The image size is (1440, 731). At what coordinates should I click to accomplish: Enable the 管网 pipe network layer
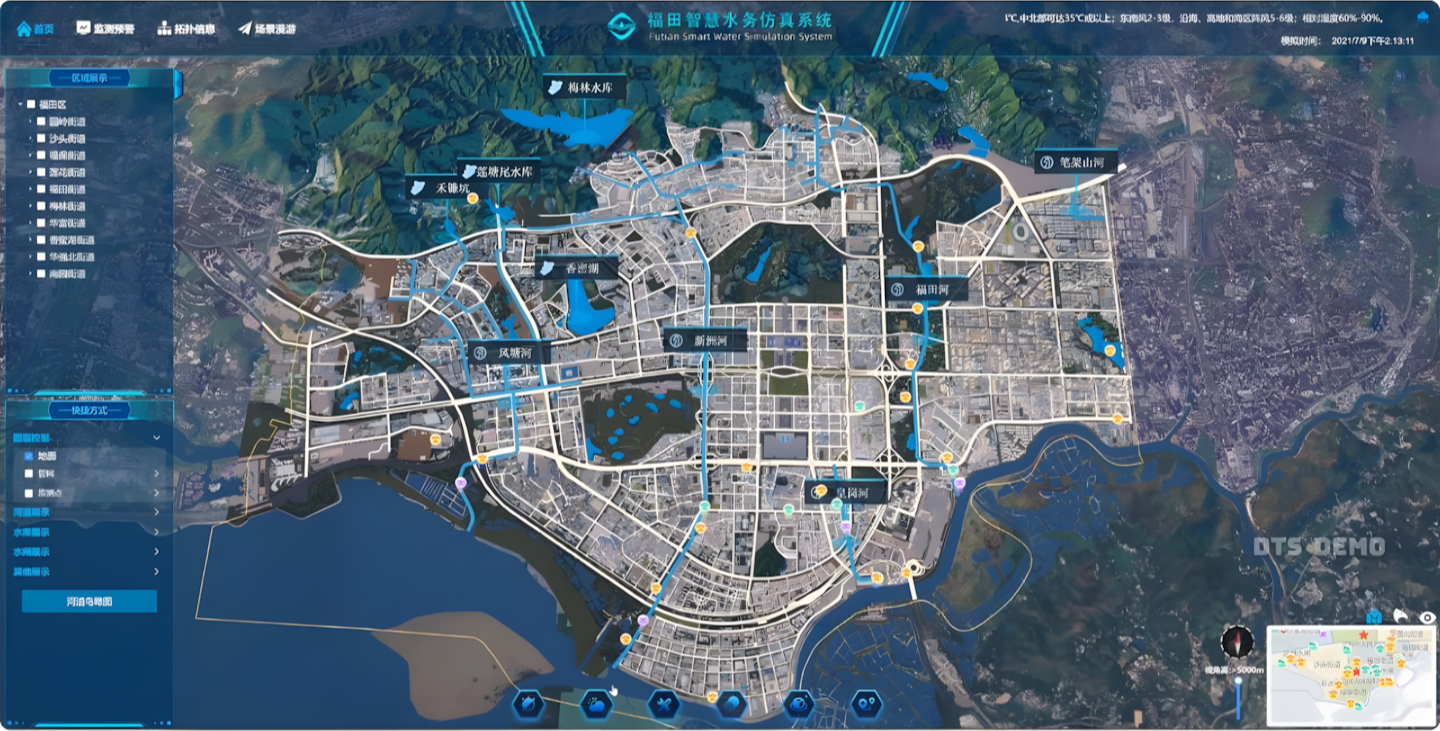tap(28, 474)
